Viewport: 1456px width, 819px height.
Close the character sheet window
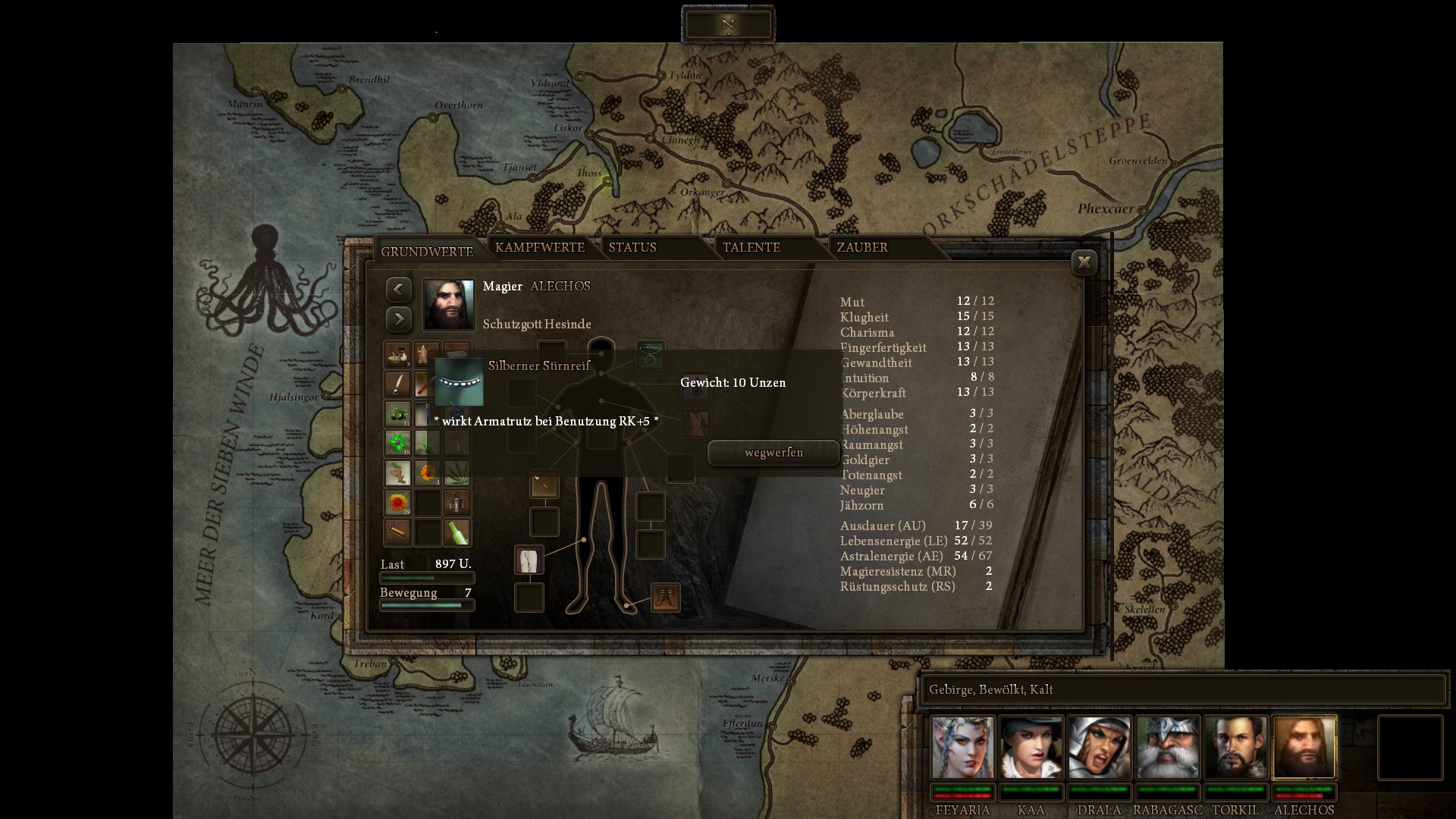pos(1084,262)
